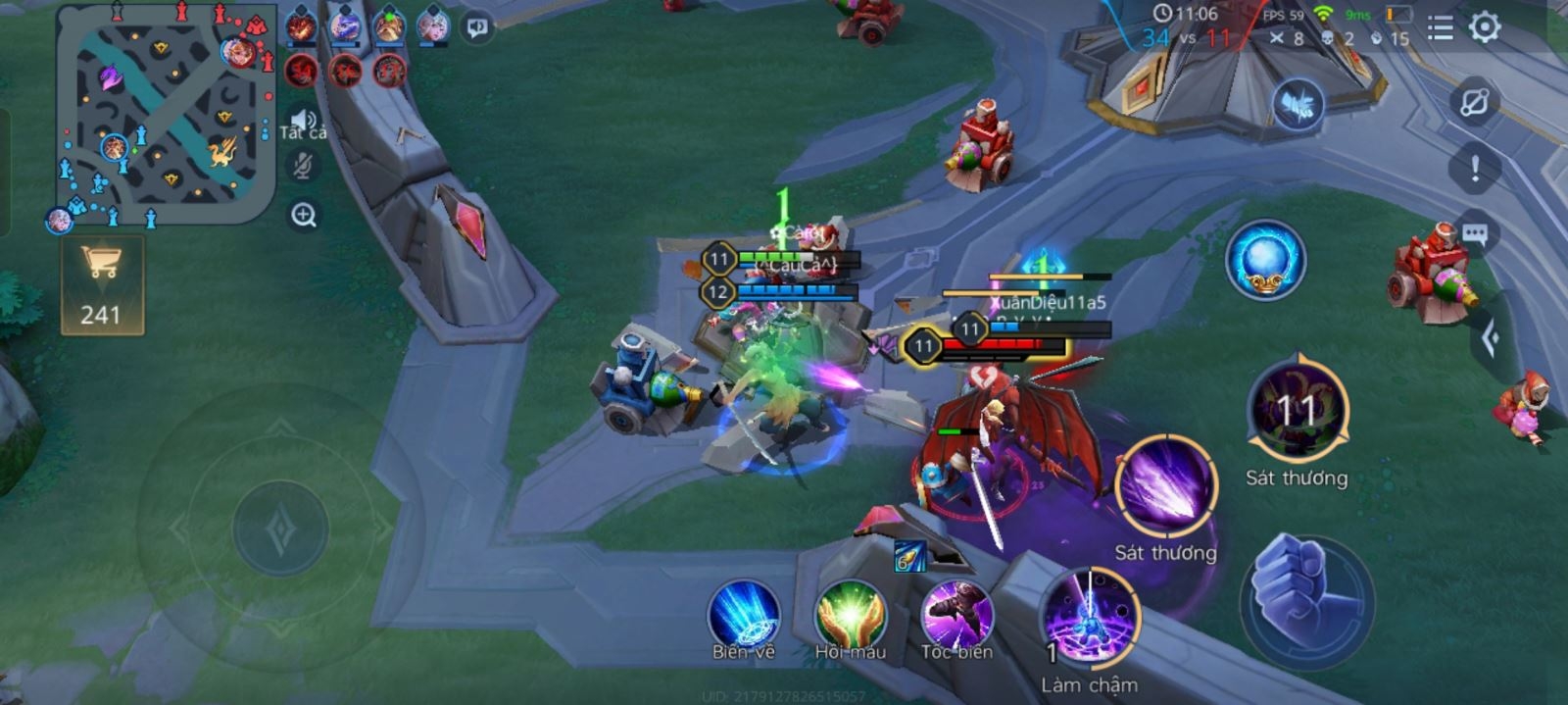Show the scoreboard list

tap(1440, 28)
